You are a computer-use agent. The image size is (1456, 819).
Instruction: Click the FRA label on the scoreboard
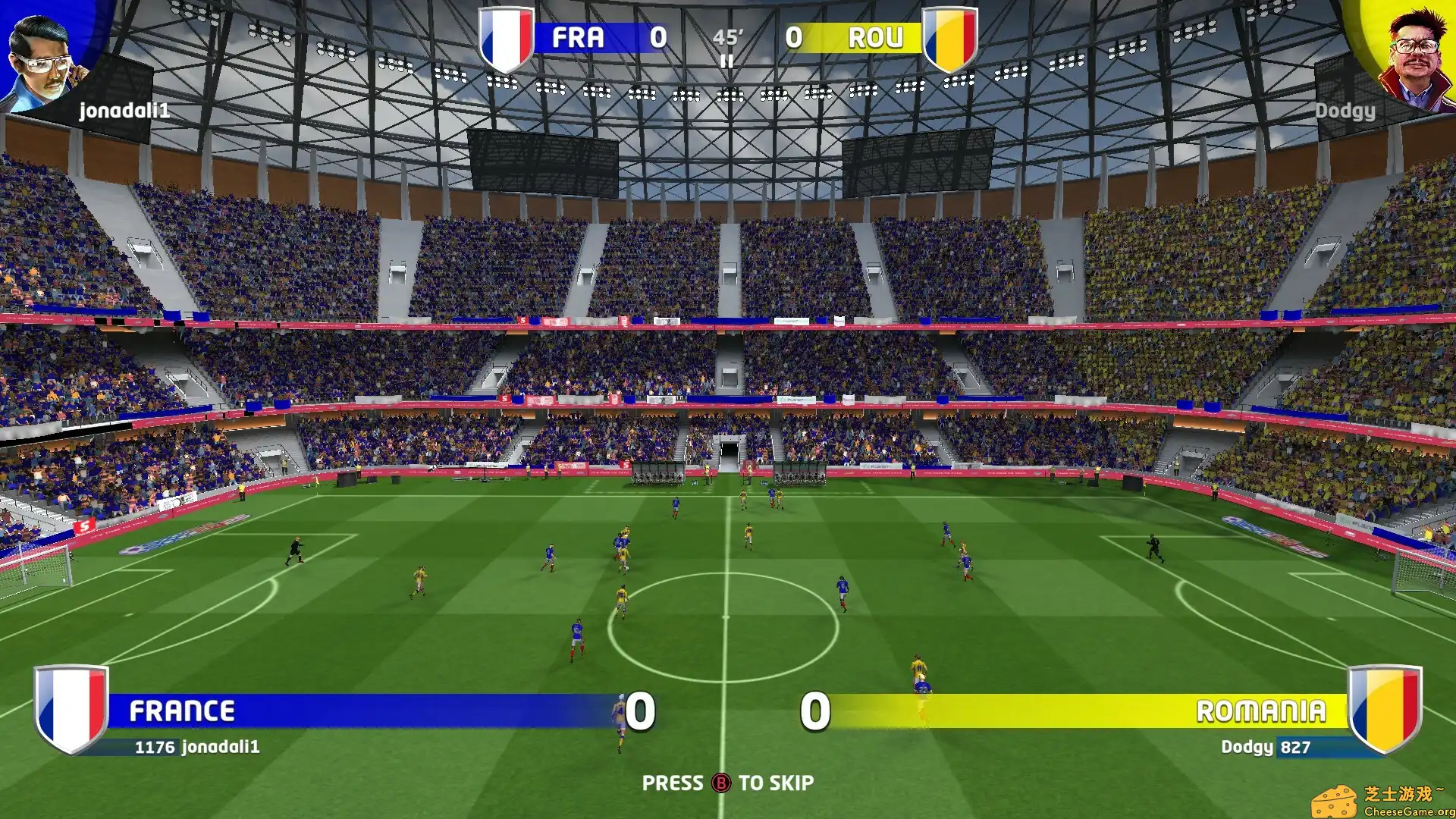579,36
